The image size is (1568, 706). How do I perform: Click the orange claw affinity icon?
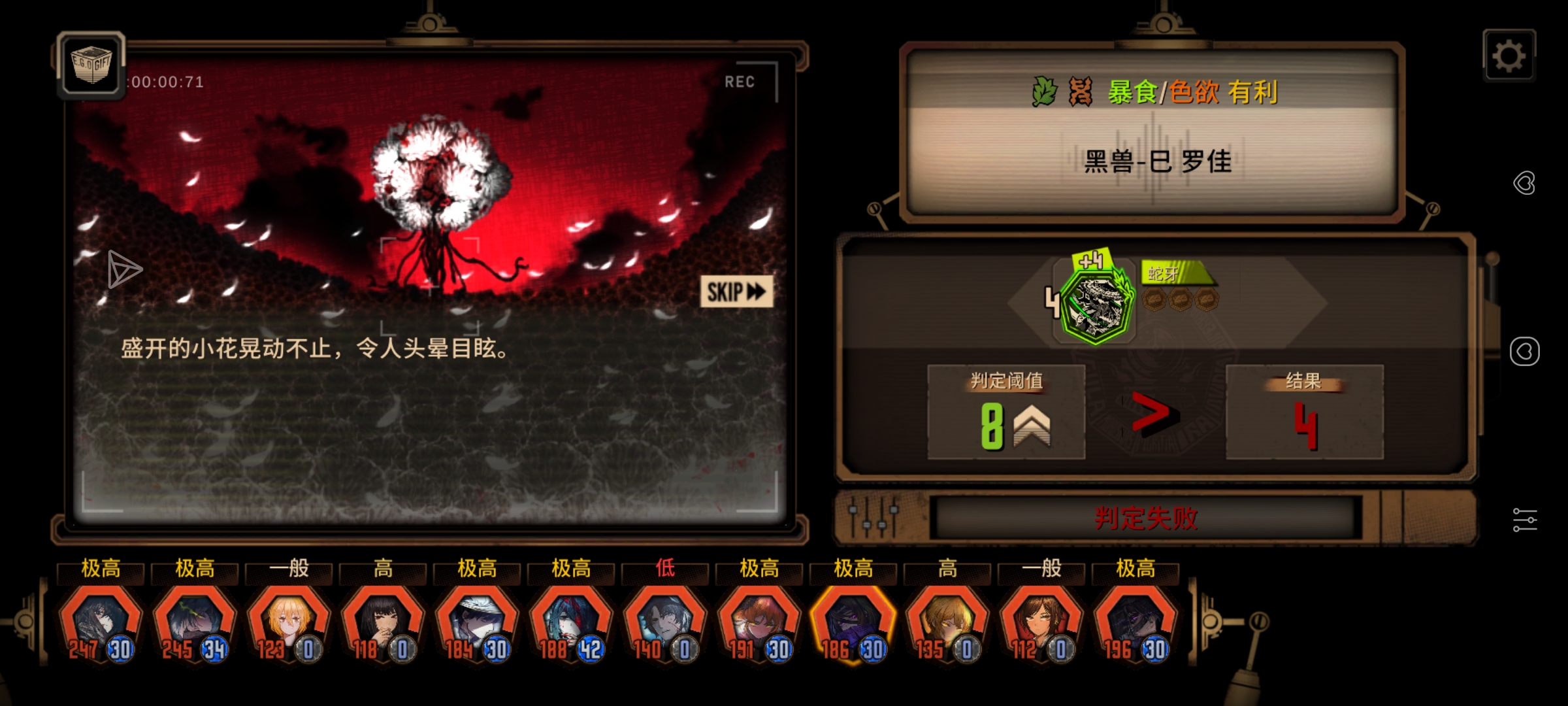(1081, 90)
